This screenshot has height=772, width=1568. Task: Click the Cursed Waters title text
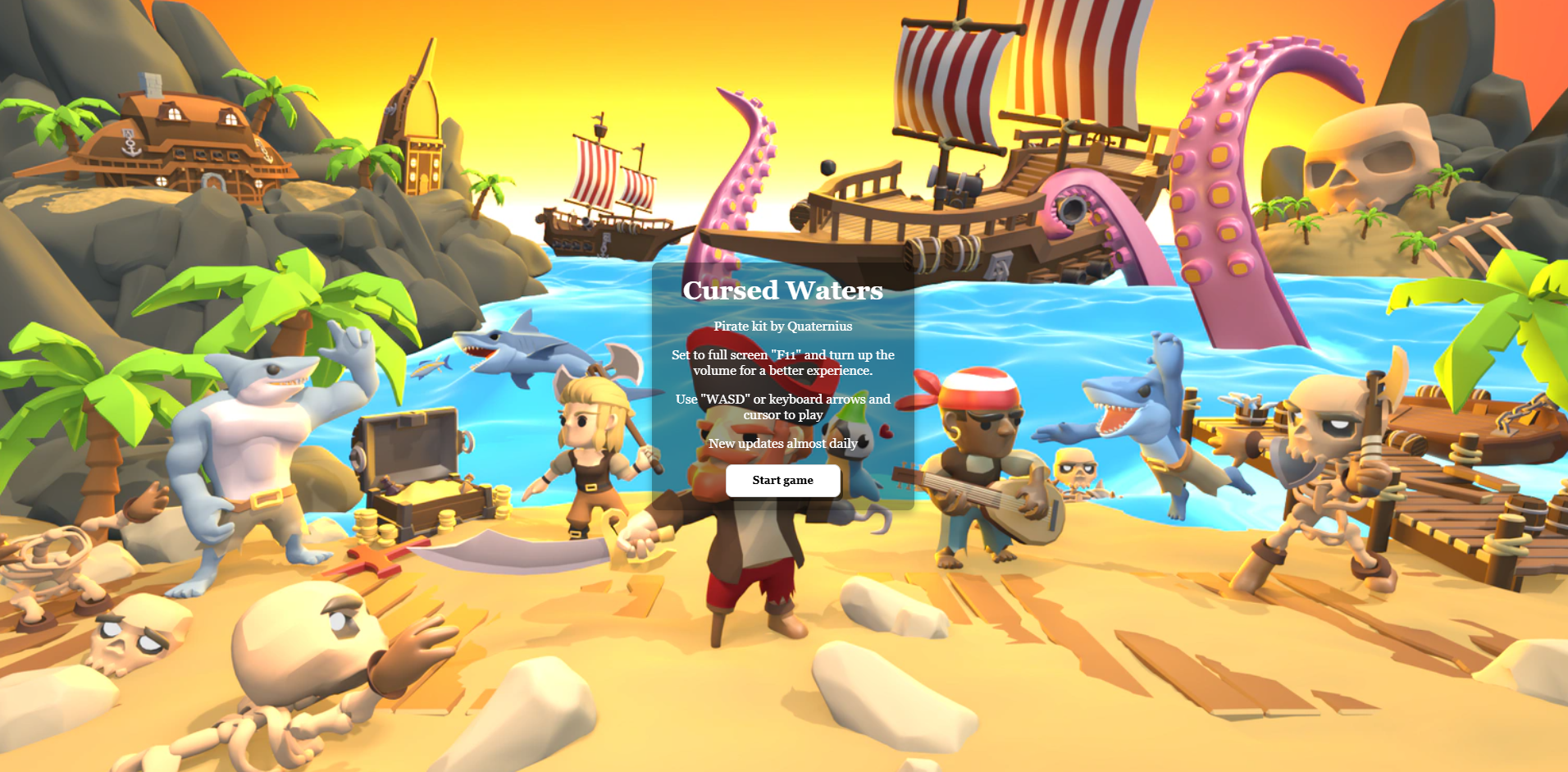click(x=782, y=290)
